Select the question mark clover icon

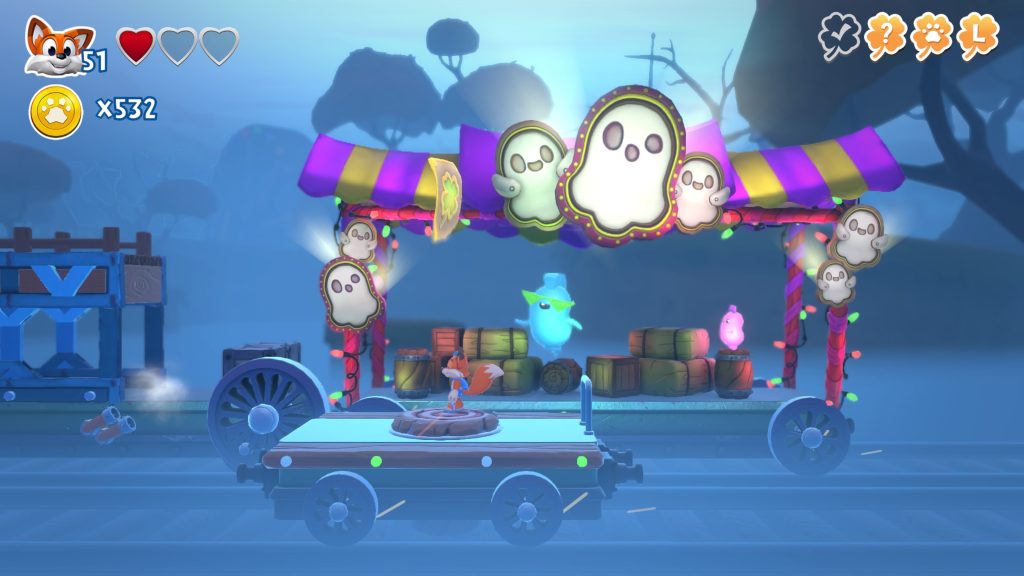point(885,37)
